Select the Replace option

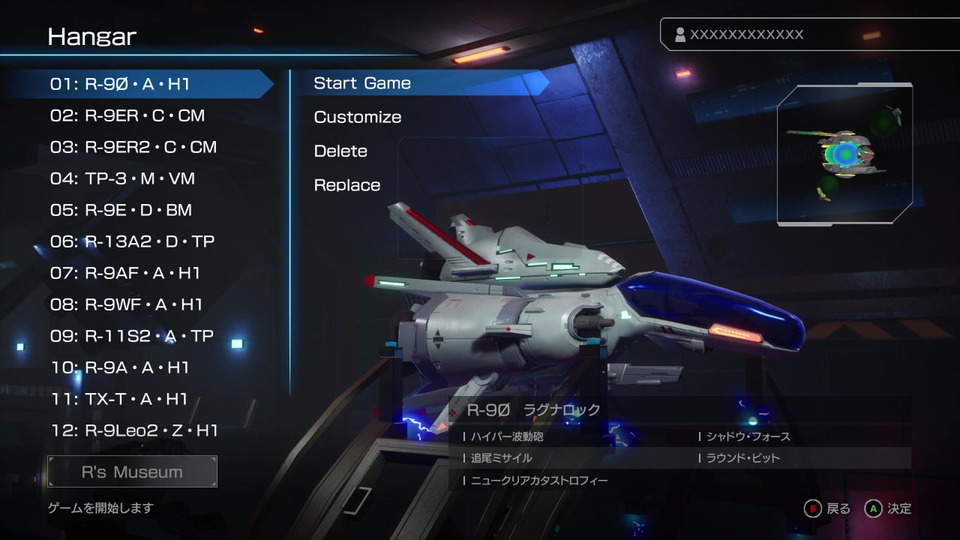347,185
